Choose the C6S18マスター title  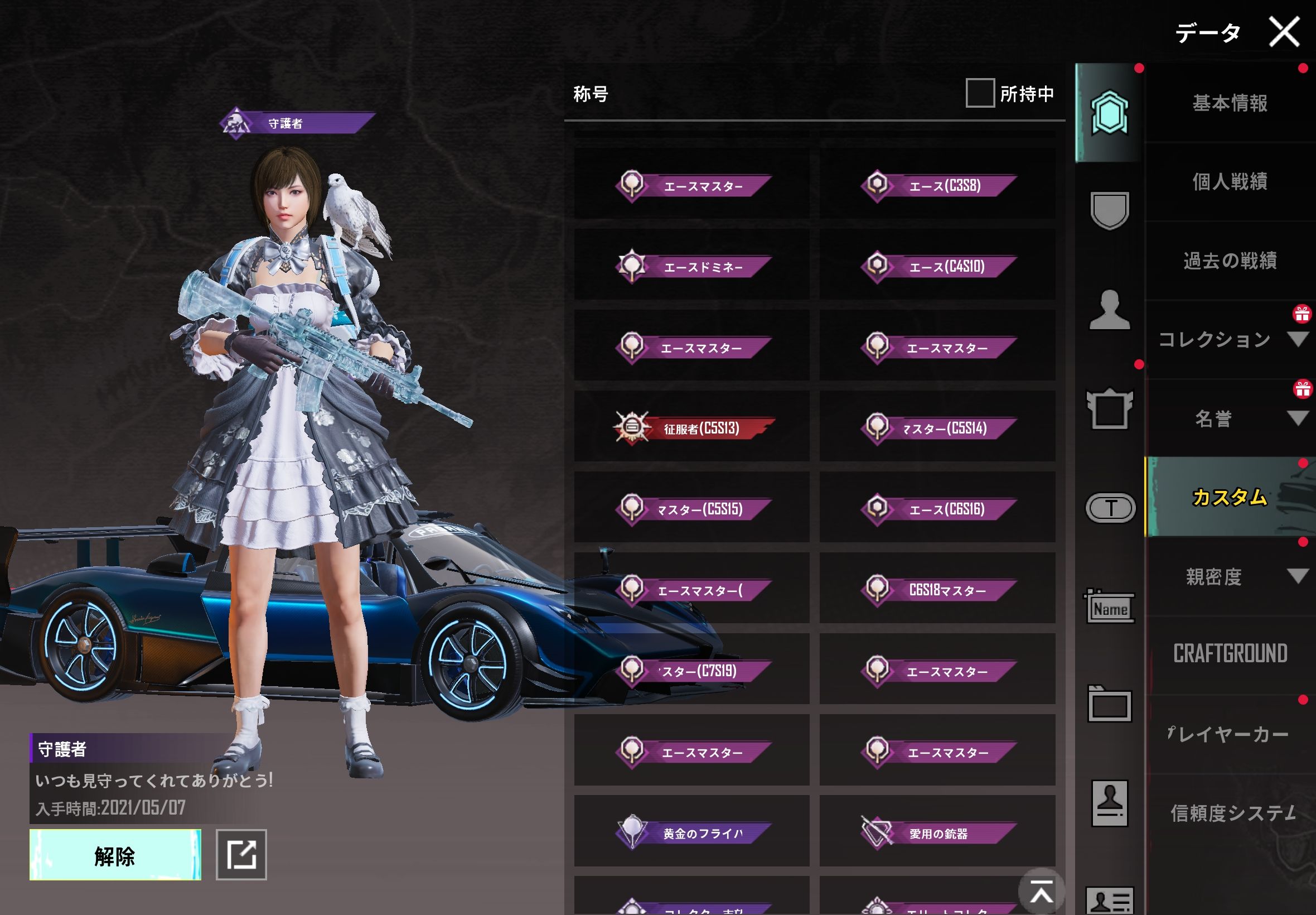click(937, 589)
